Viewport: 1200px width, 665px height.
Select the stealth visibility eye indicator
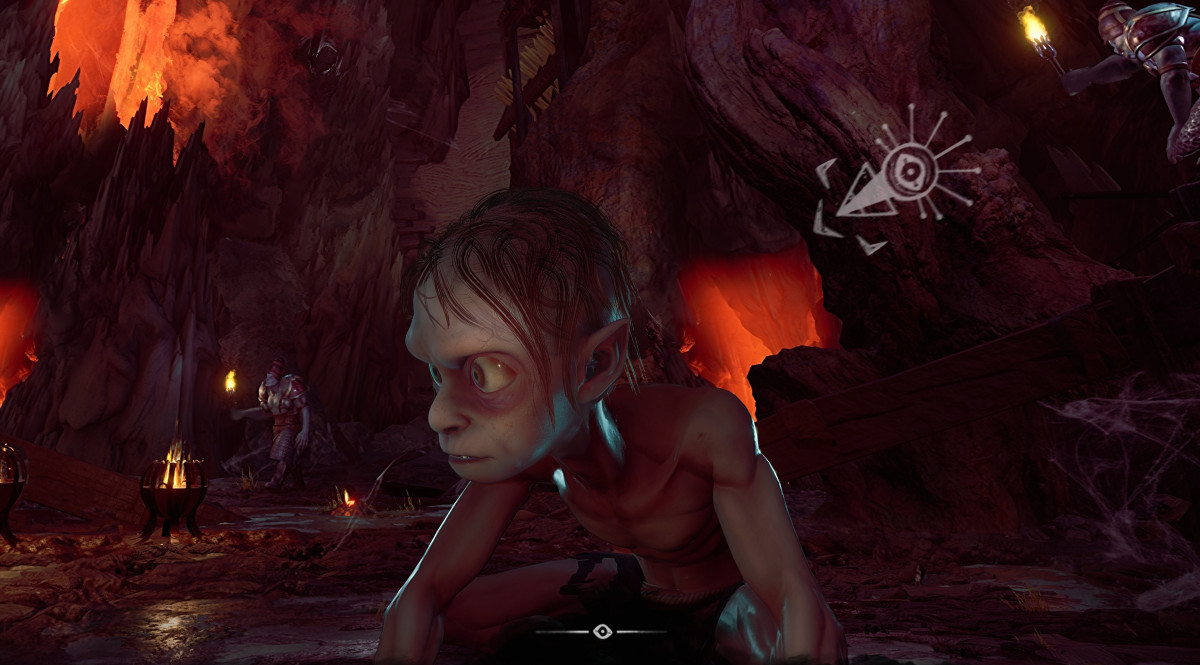[601, 631]
